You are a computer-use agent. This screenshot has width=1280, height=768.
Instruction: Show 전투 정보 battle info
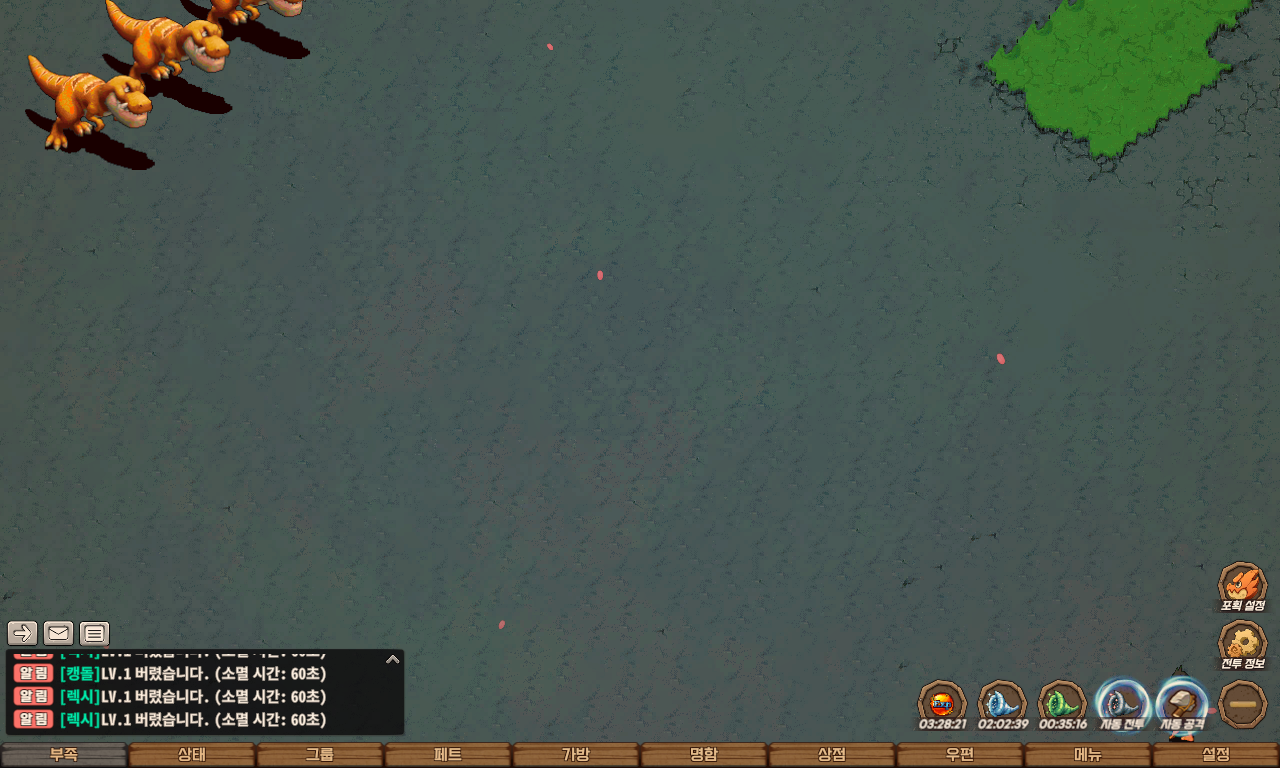[1242, 645]
